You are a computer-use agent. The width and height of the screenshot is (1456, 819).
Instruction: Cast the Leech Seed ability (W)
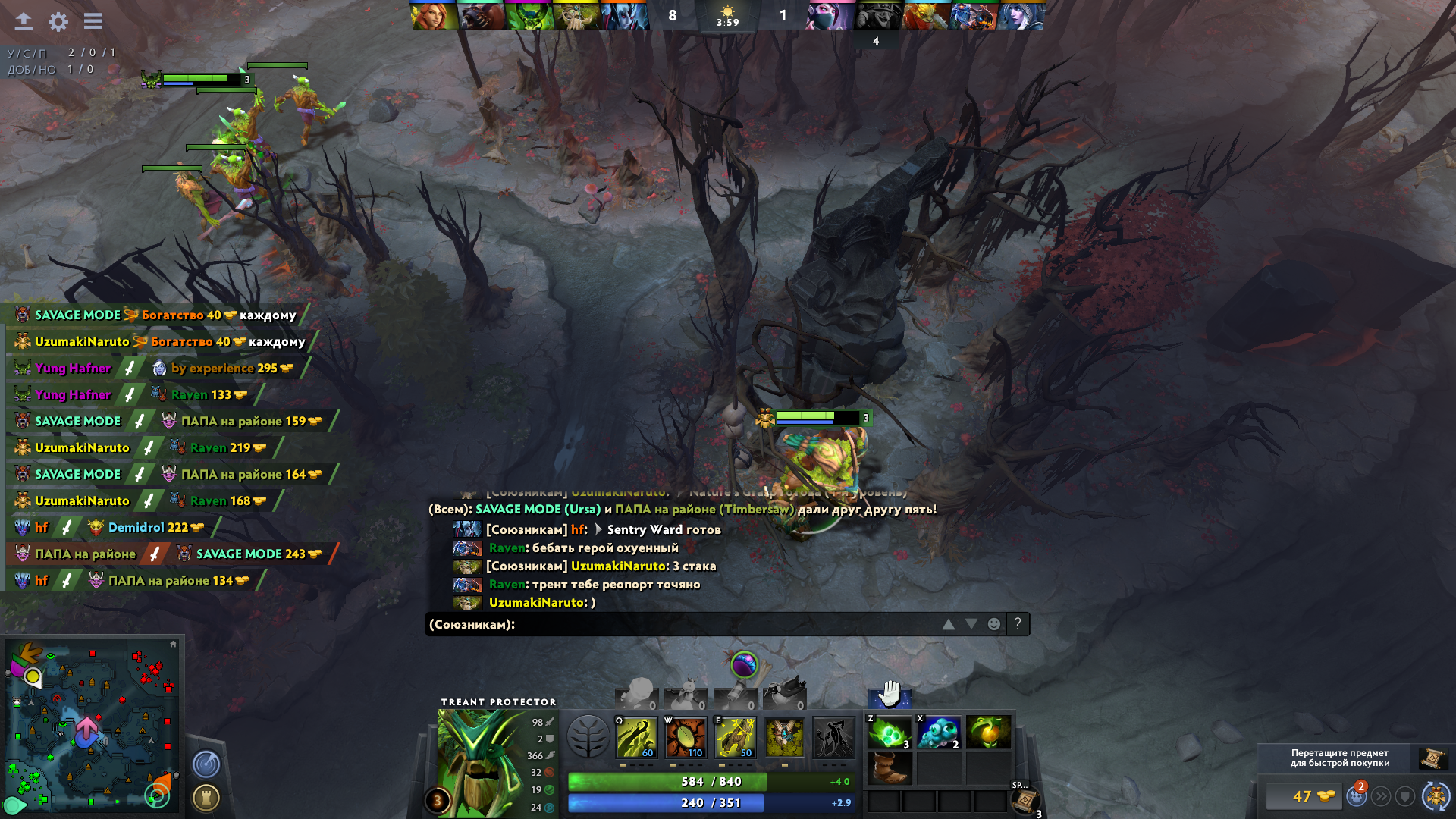click(686, 736)
